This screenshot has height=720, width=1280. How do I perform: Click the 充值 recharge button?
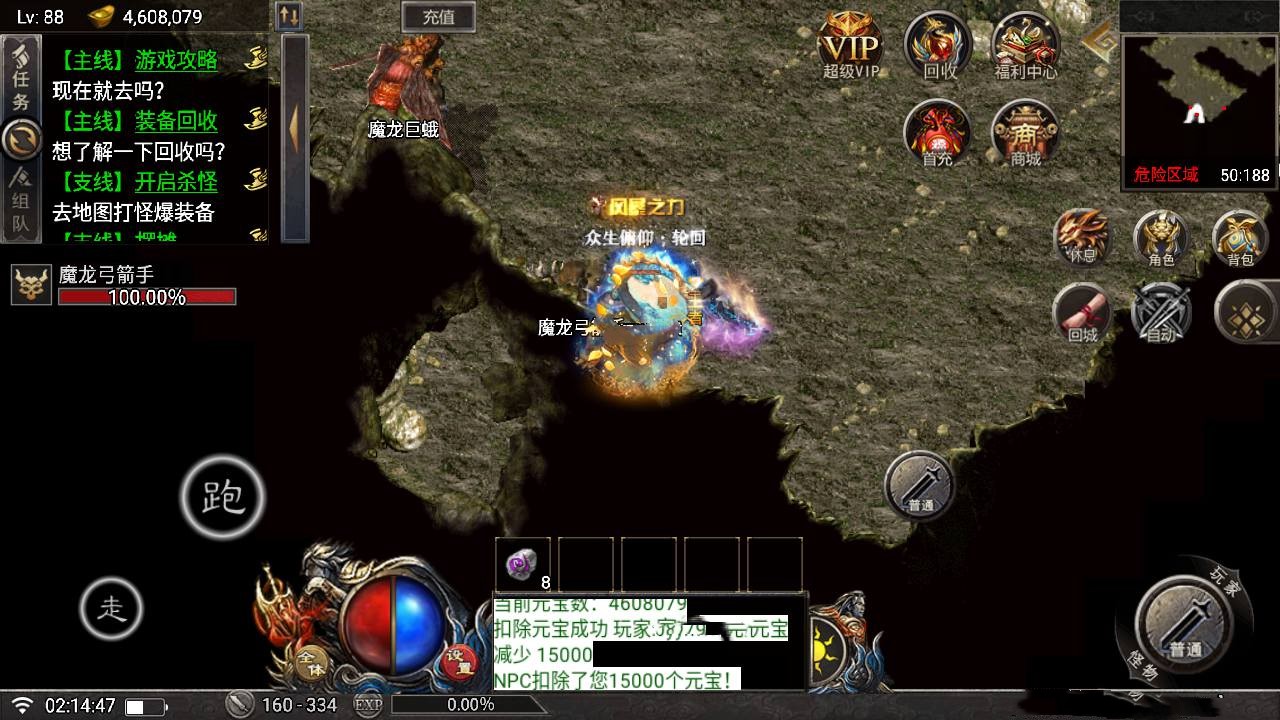[x=438, y=16]
